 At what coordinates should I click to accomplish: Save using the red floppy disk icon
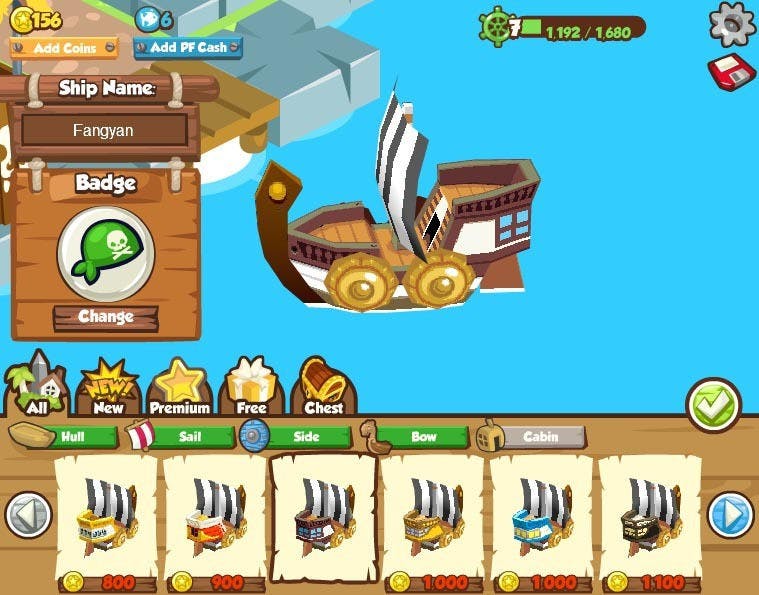point(731,73)
